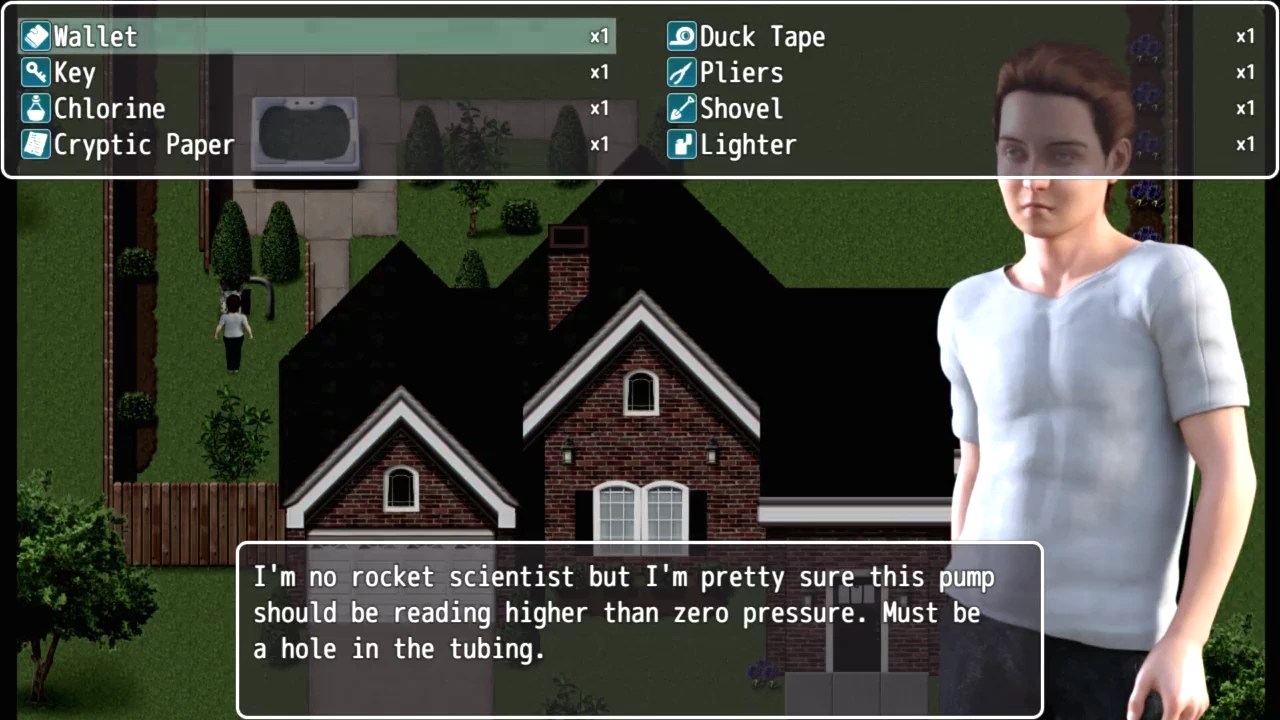Use the Duck Tape item

click(762, 37)
